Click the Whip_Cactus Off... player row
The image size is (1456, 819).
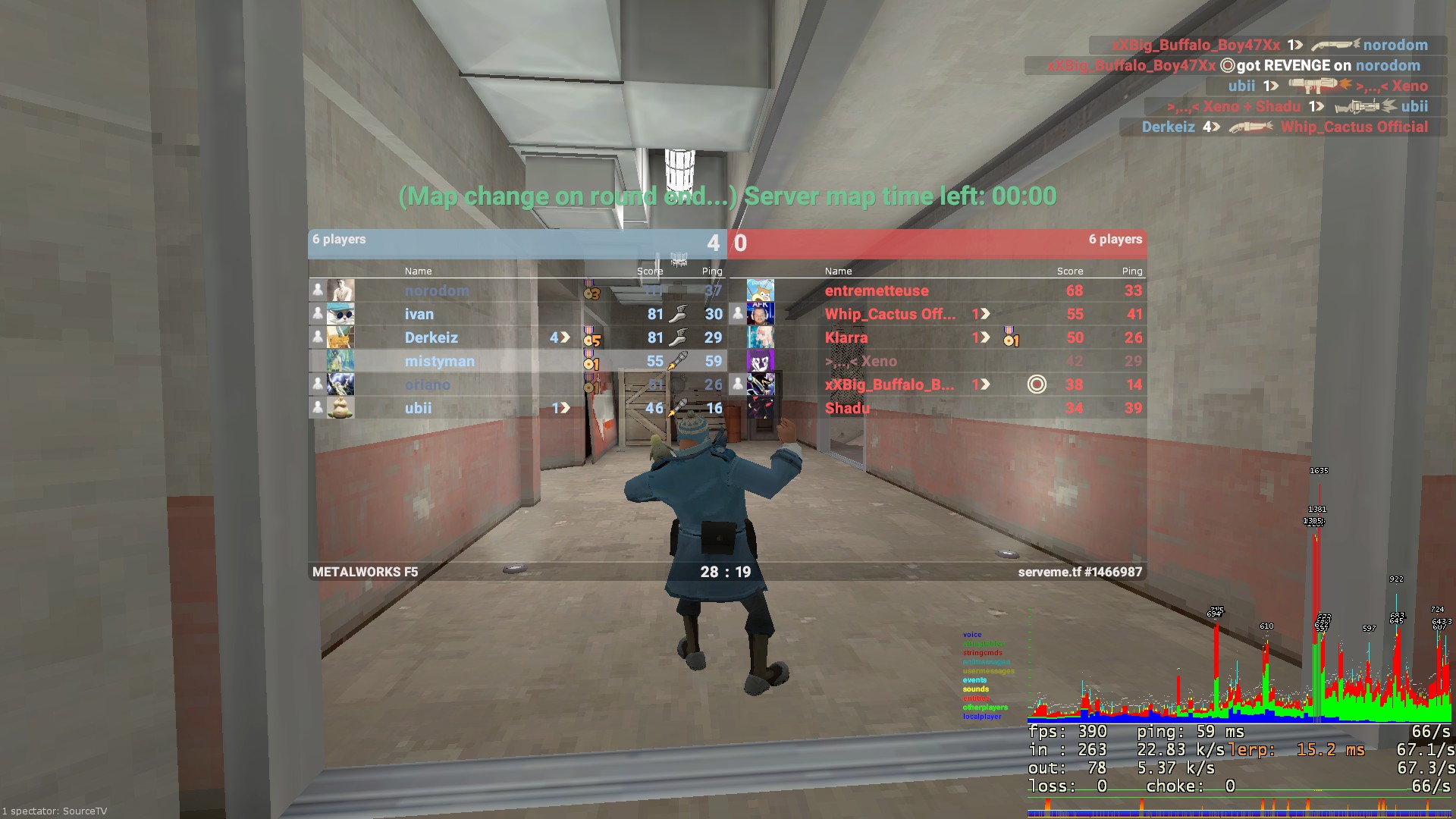pyautogui.click(x=890, y=314)
